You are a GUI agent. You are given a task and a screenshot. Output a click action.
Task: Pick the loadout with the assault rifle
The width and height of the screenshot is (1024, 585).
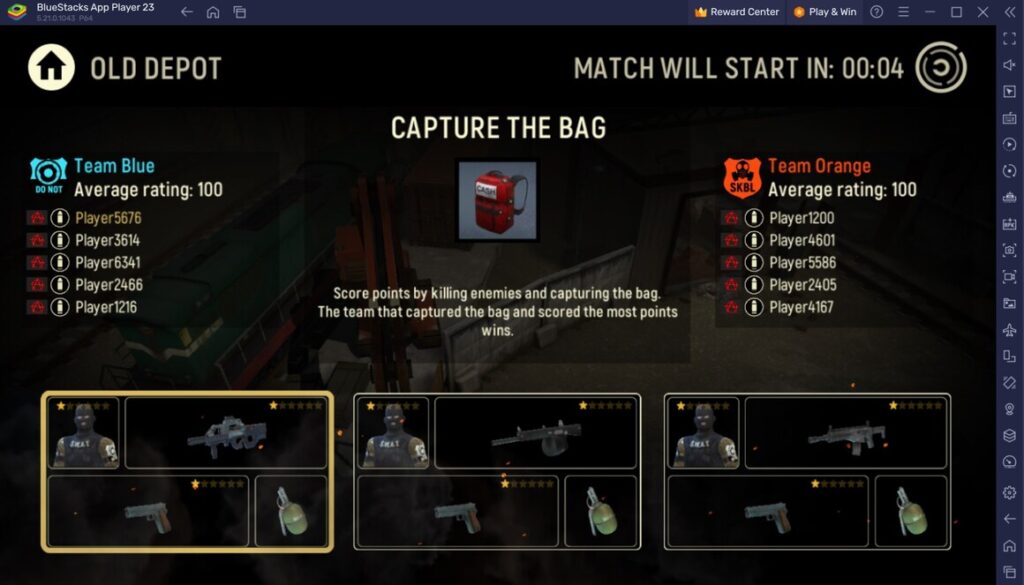(x=807, y=471)
